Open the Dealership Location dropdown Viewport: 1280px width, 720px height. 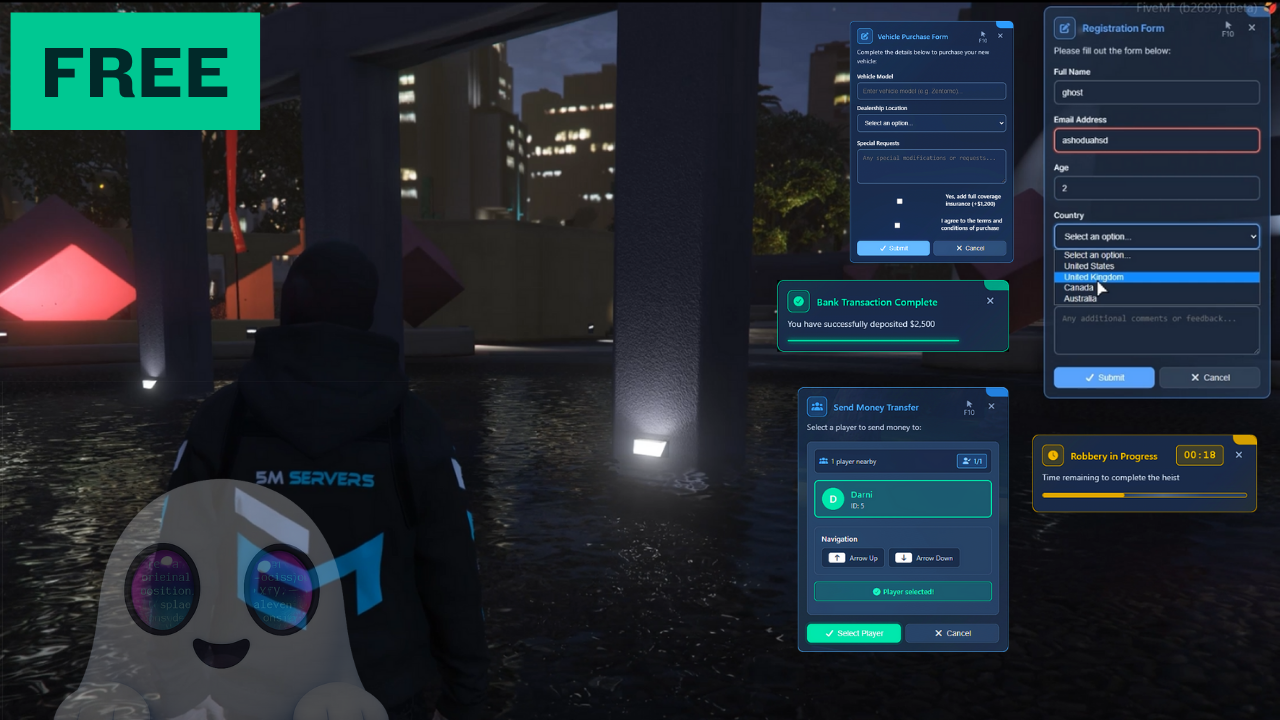coord(931,123)
